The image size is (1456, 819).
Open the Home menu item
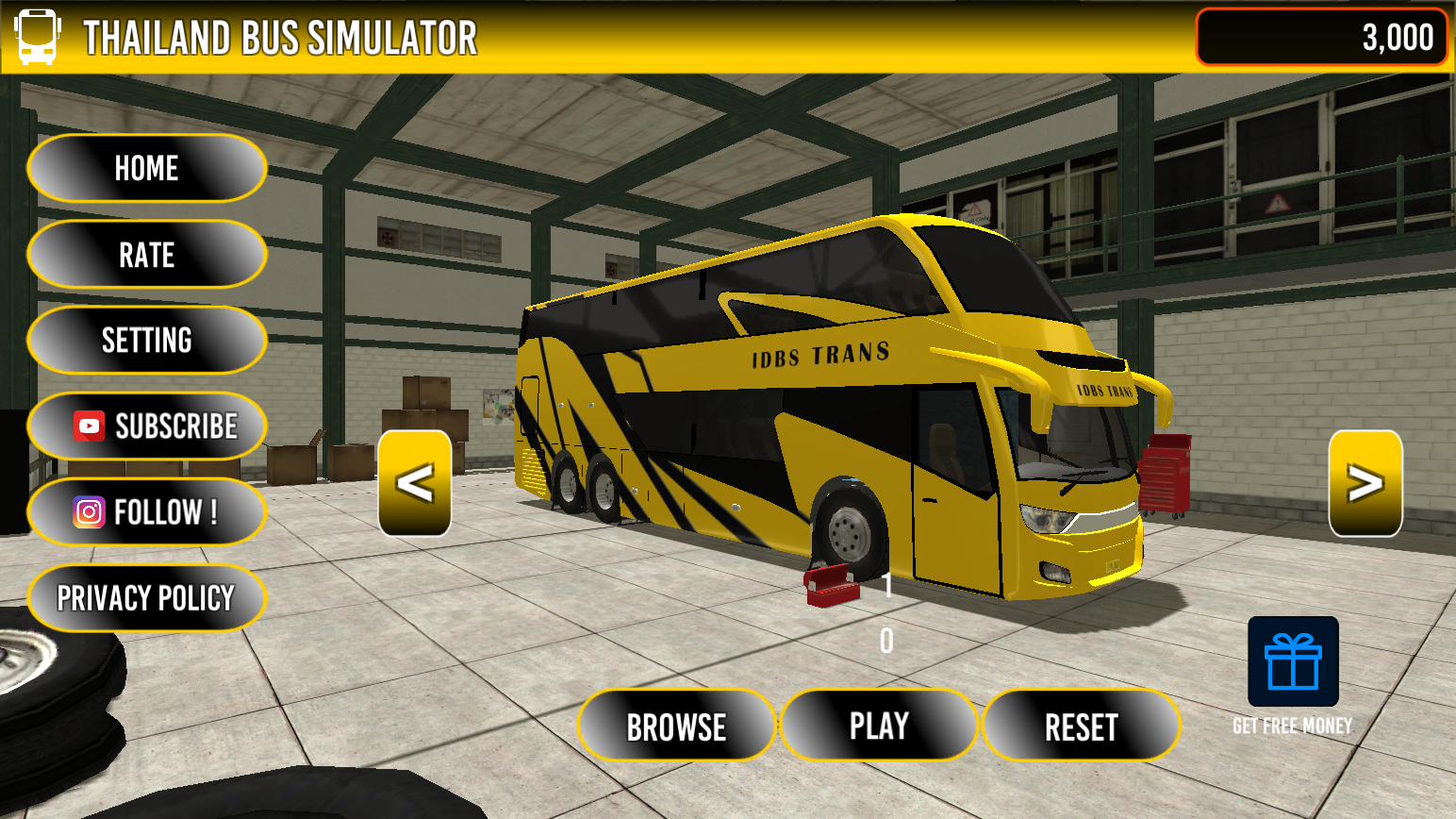(146, 168)
